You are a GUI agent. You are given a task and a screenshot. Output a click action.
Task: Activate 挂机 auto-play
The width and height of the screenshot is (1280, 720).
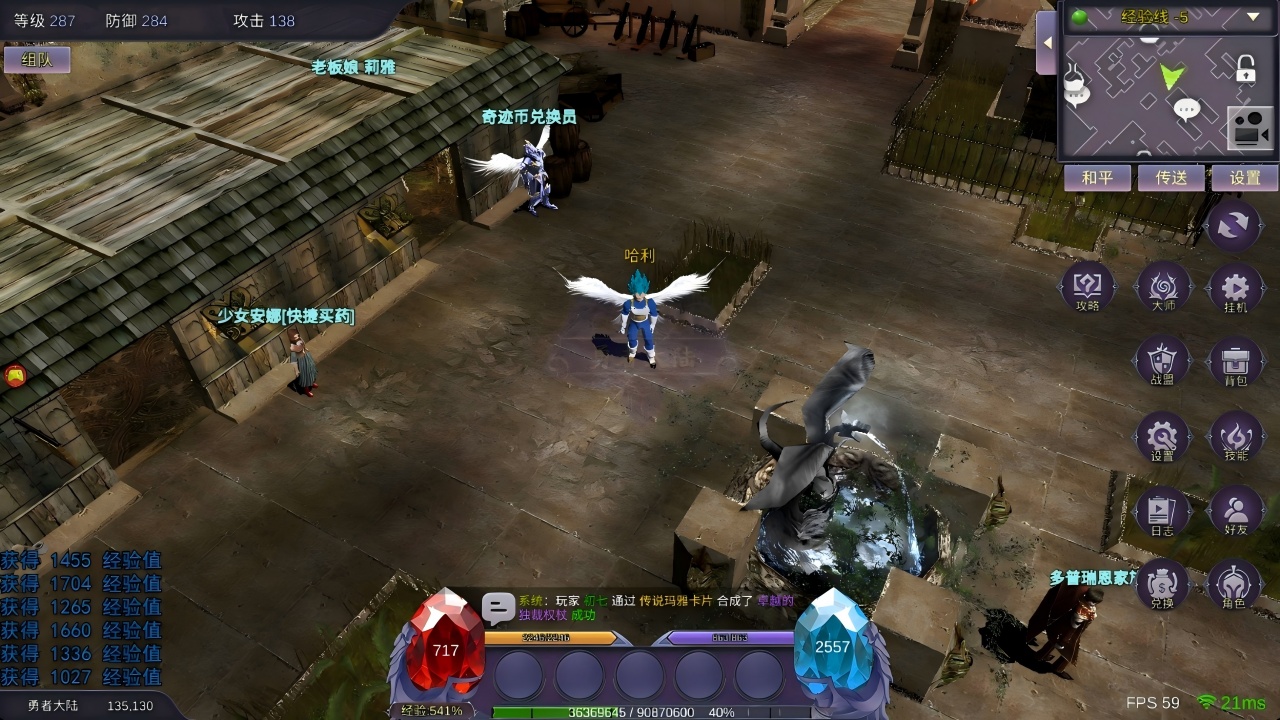(x=1235, y=289)
